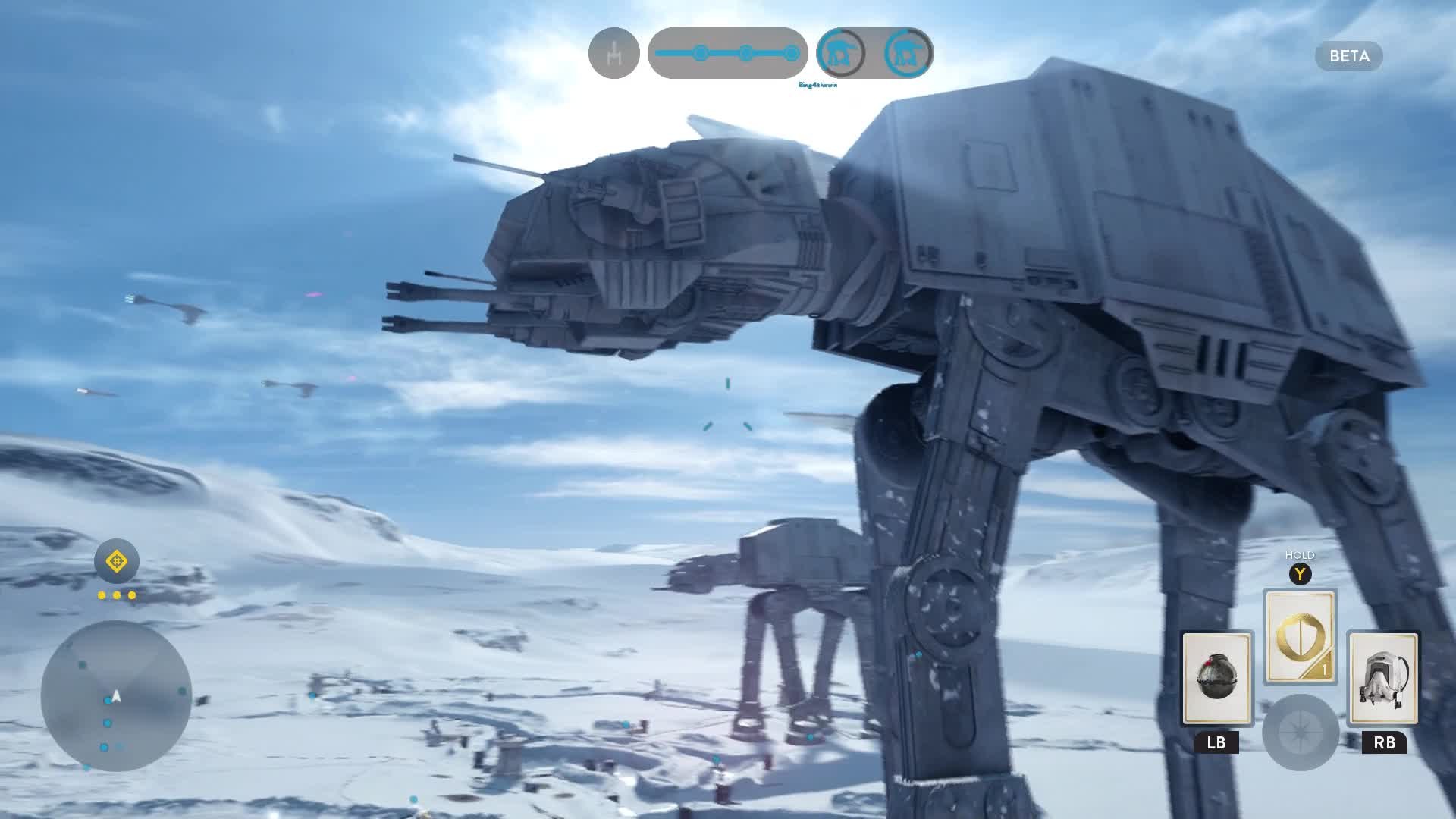Activate the golden personal shield card

tap(1300, 636)
